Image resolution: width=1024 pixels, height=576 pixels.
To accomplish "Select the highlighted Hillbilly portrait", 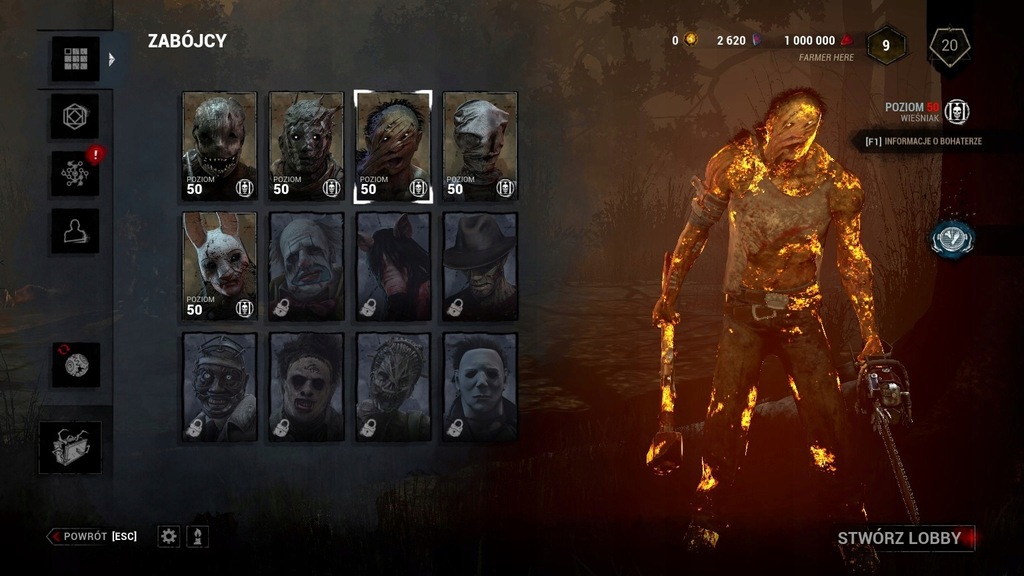I will [x=393, y=146].
